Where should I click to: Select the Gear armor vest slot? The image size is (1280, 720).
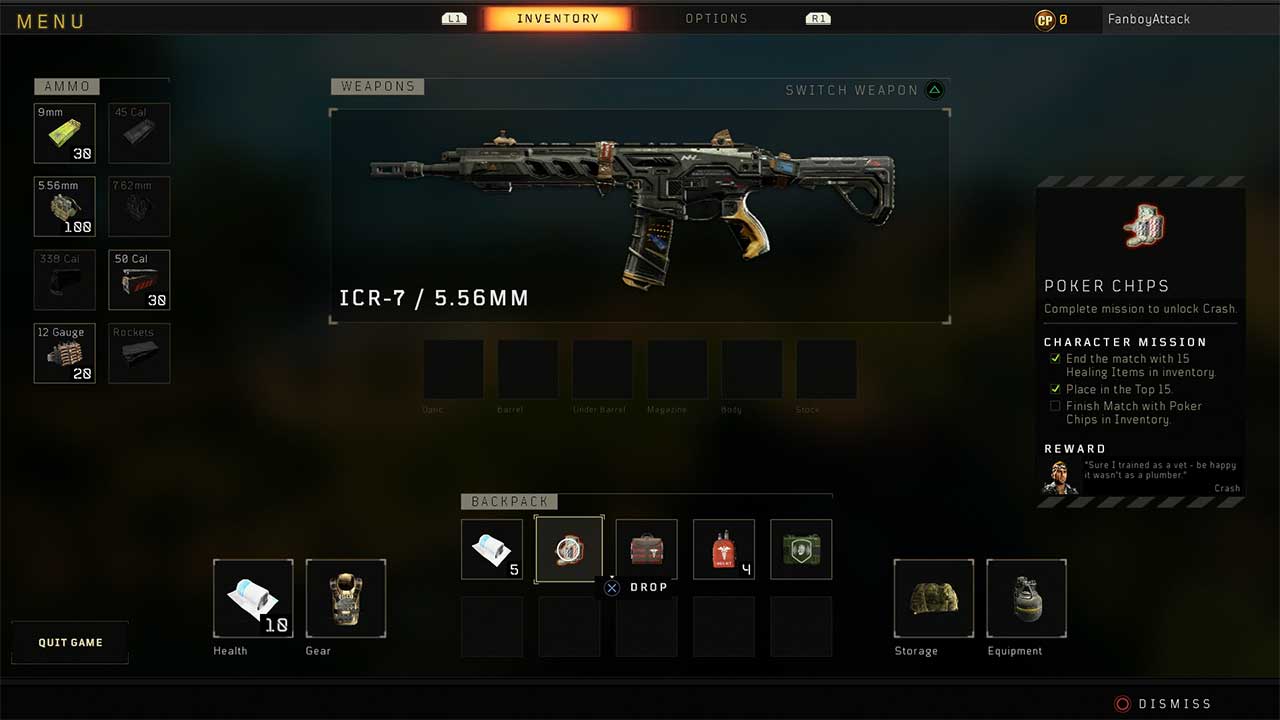point(345,598)
